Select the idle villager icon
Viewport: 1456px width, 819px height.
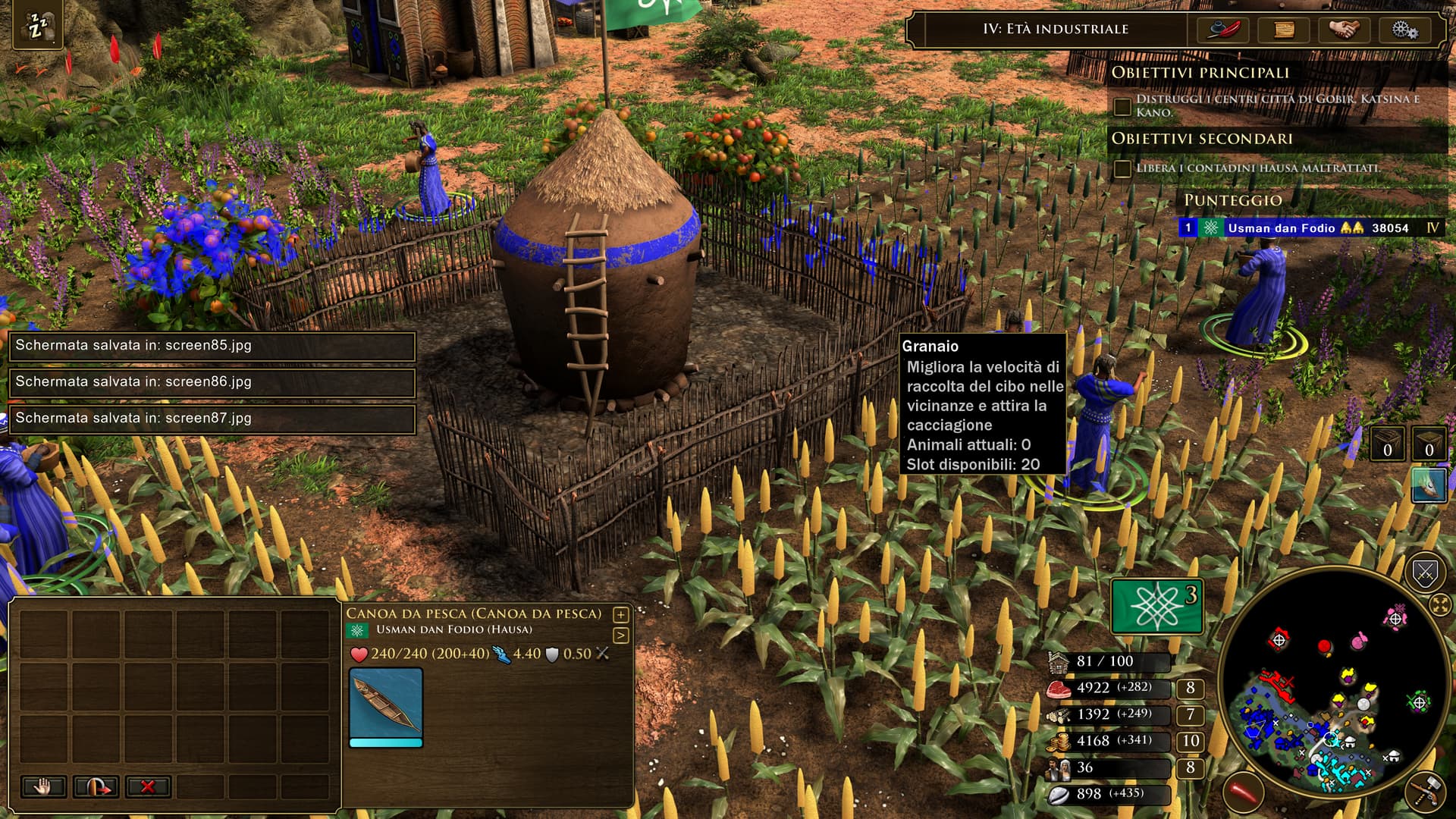37,27
